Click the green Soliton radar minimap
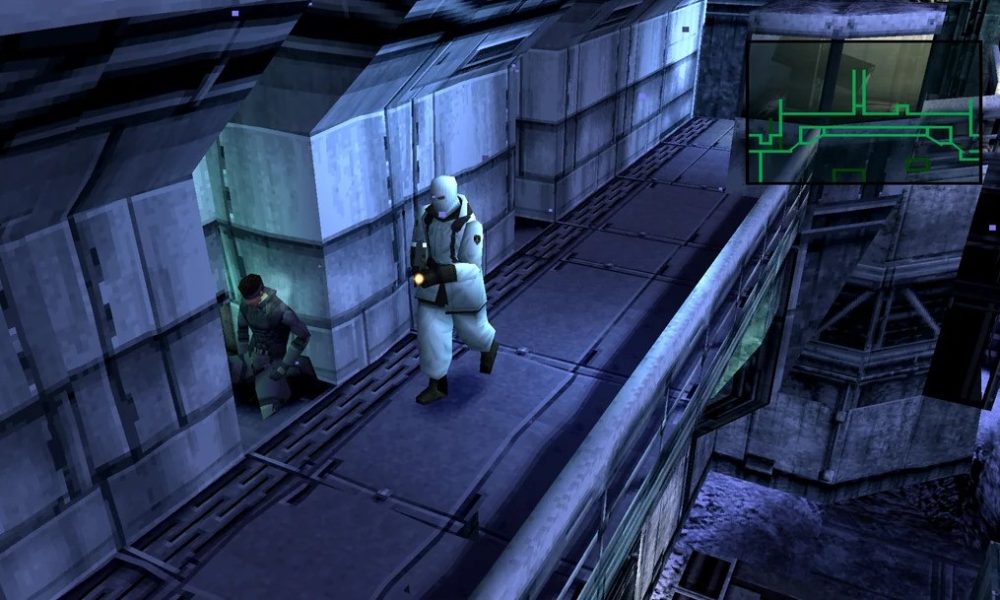Viewport: 1000px width, 600px height. coord(863,111)
